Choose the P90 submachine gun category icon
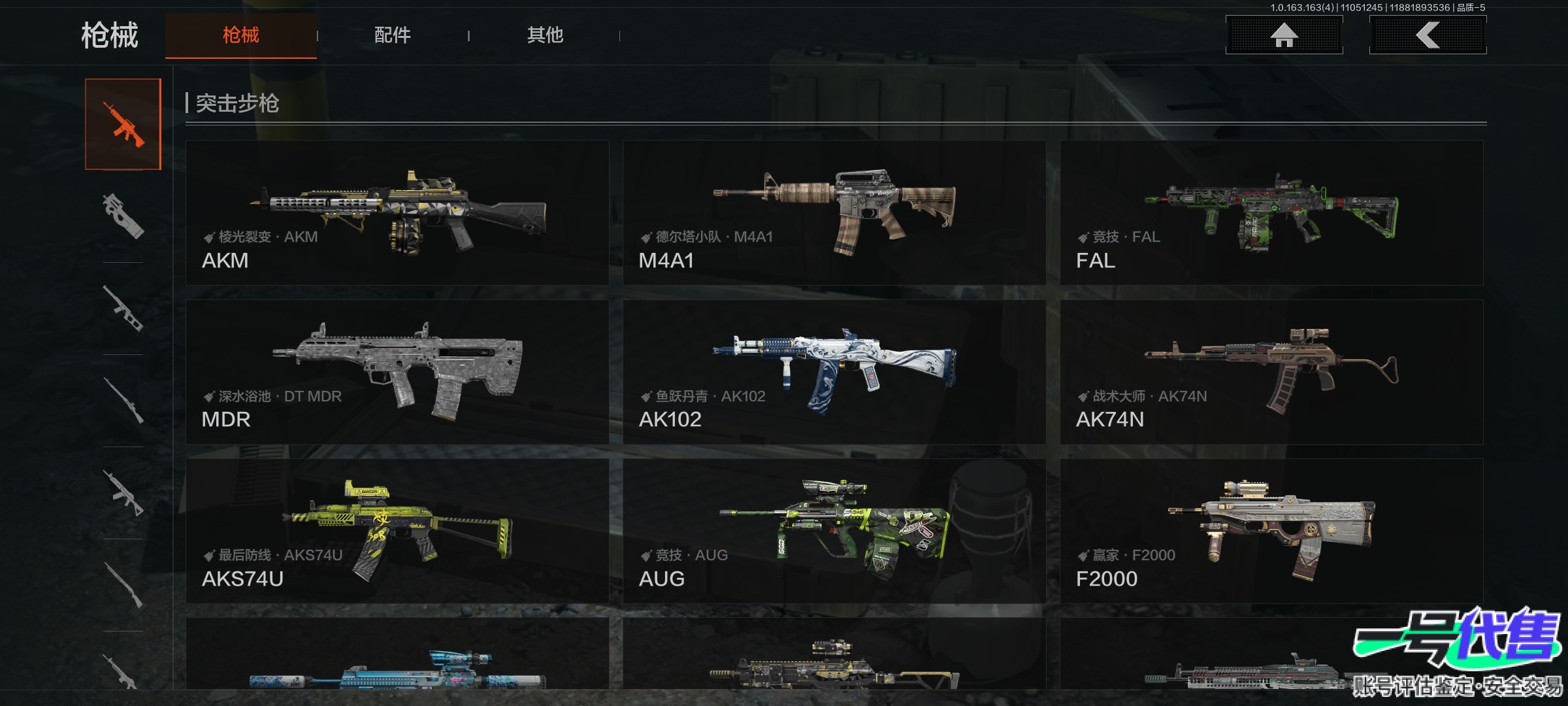Image resolution: width=1568 pixels, height=706 pixels. coord(123,216)
